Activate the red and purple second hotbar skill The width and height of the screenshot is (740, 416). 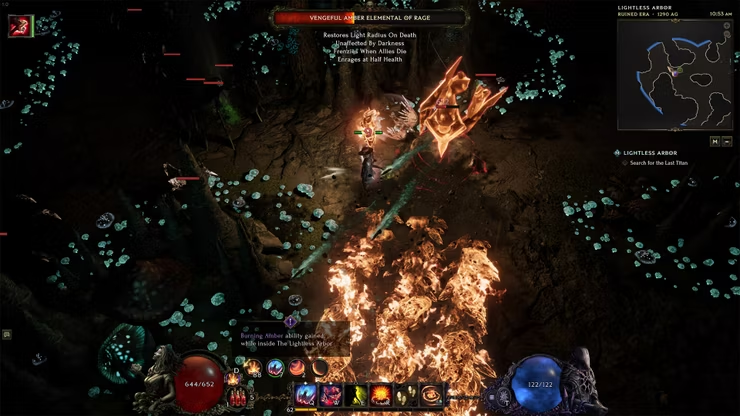point(332,395)
